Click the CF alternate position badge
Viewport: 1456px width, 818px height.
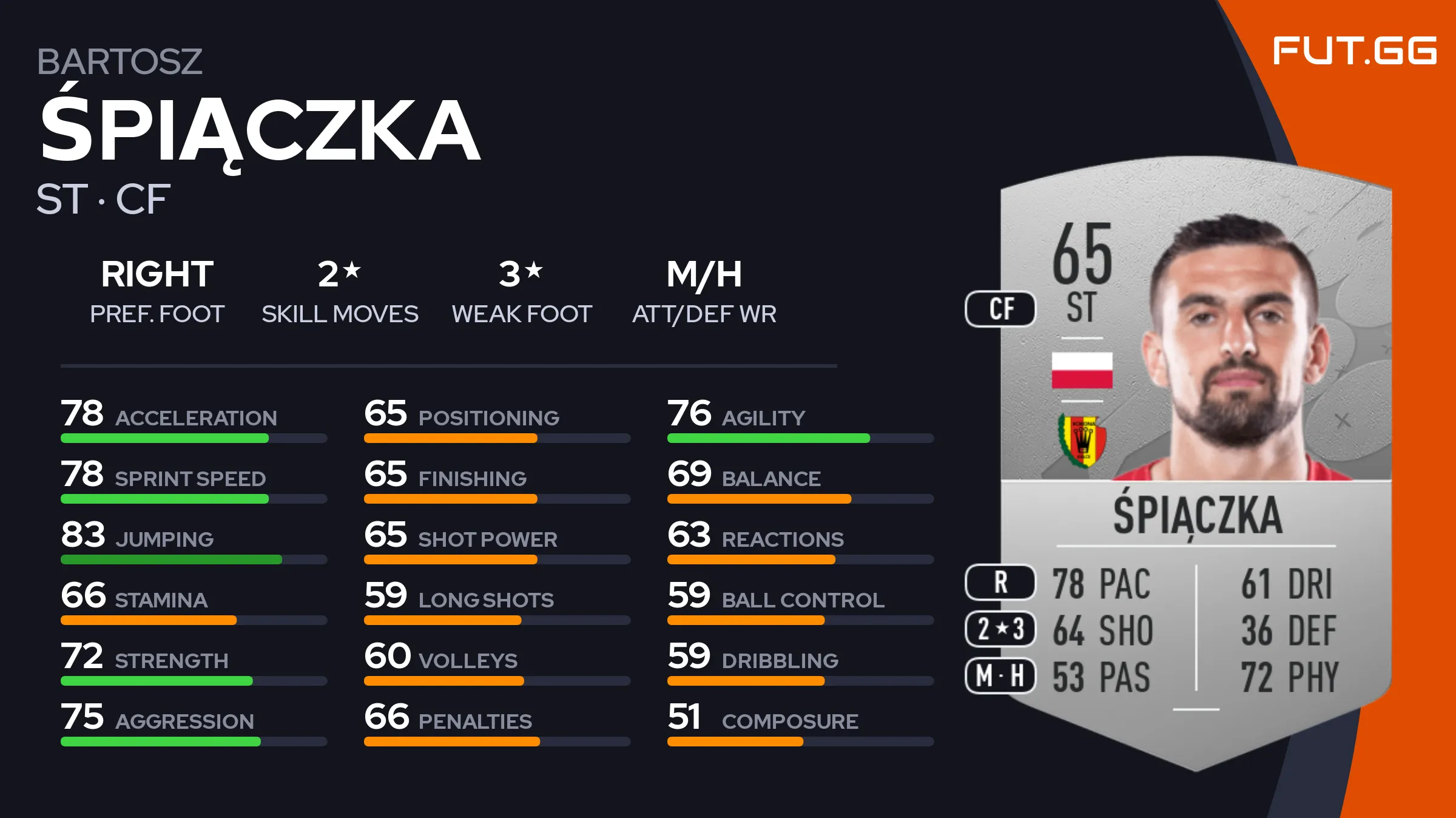point(1000,309)
